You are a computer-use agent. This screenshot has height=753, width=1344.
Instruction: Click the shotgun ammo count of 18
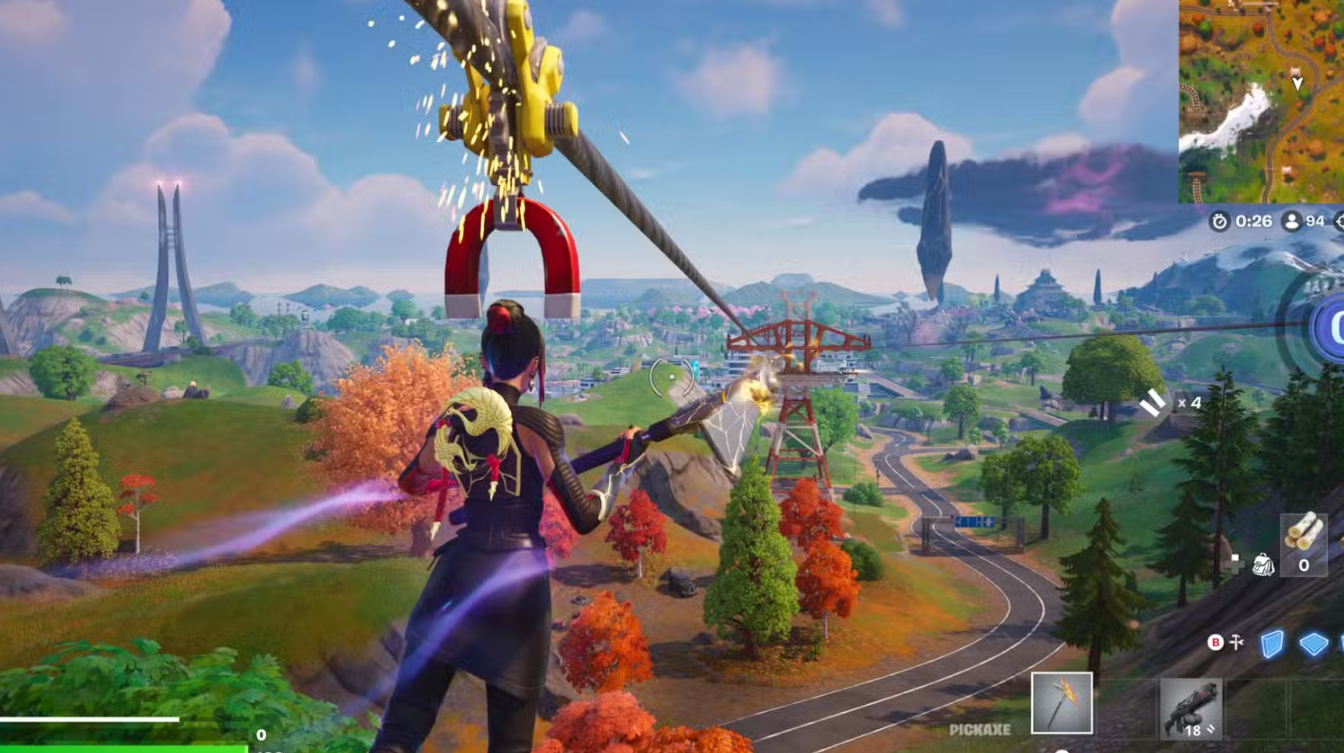pyautogui.click(x=1194, y=730)
